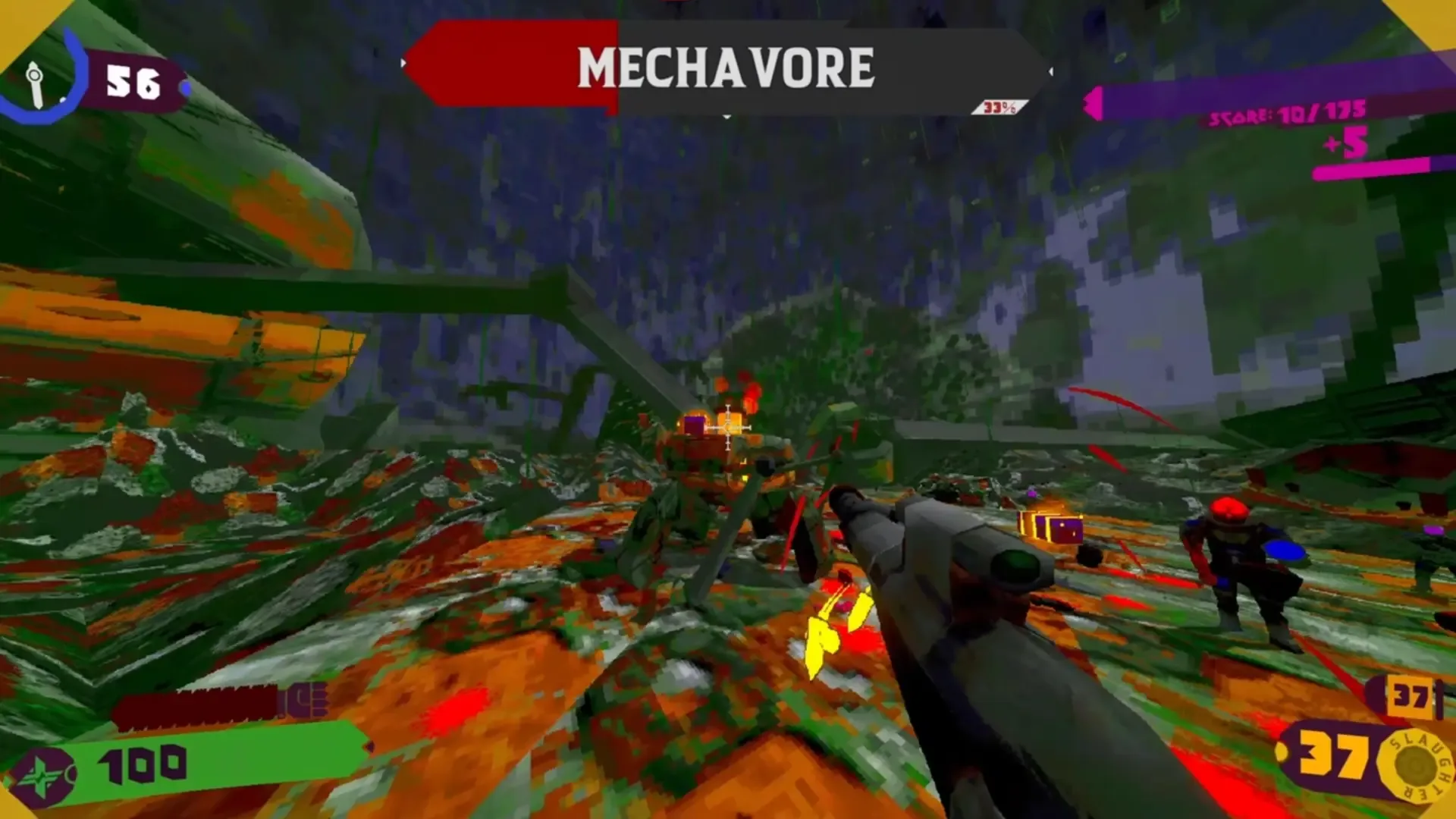Click the 33% boss damage indicator
Image resolution: width=1456 pixels, height=819 pixels.
pos(999,106)
